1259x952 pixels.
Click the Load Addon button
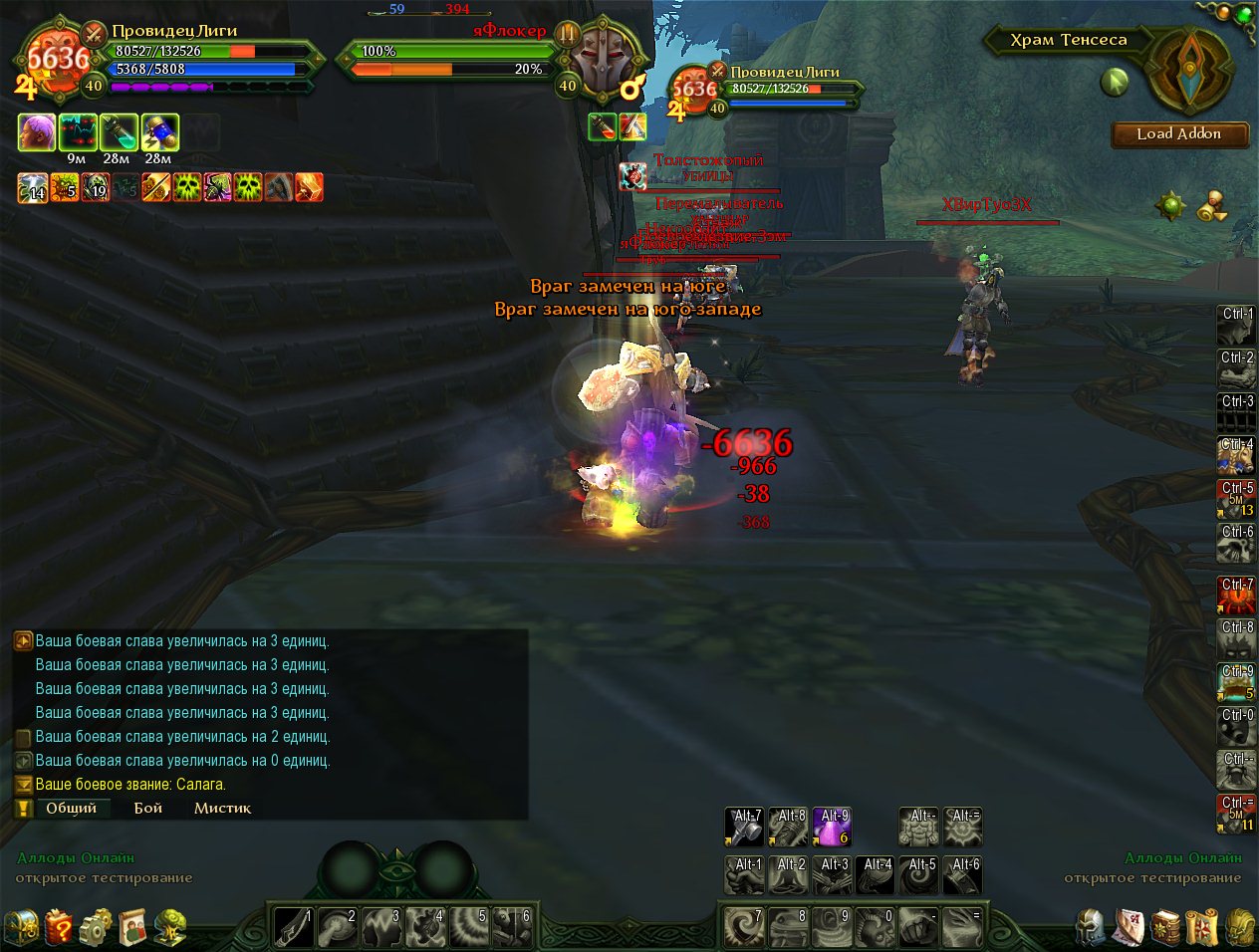1179,134
